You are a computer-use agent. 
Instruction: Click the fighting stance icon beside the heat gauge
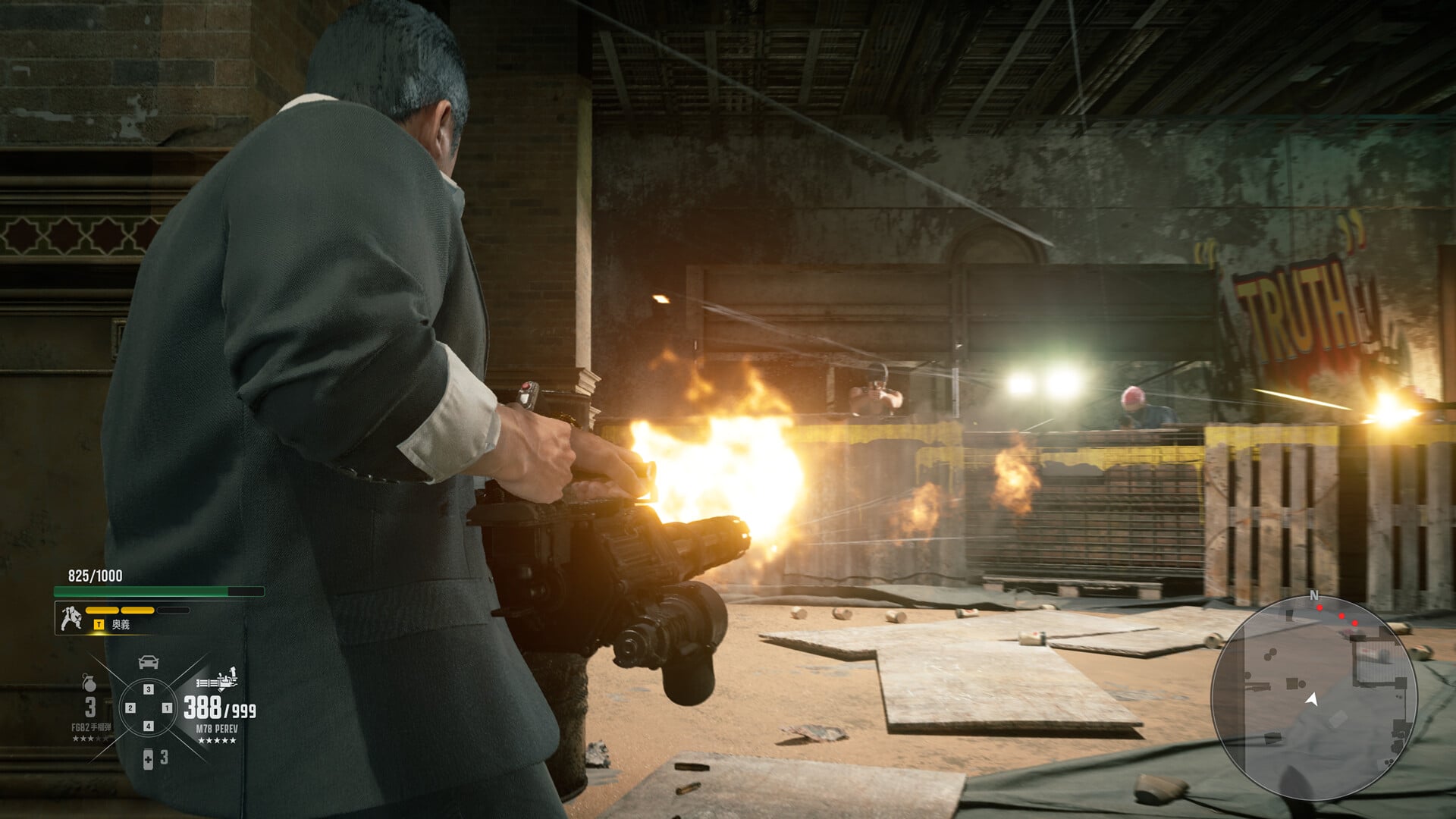click(72, 617)
